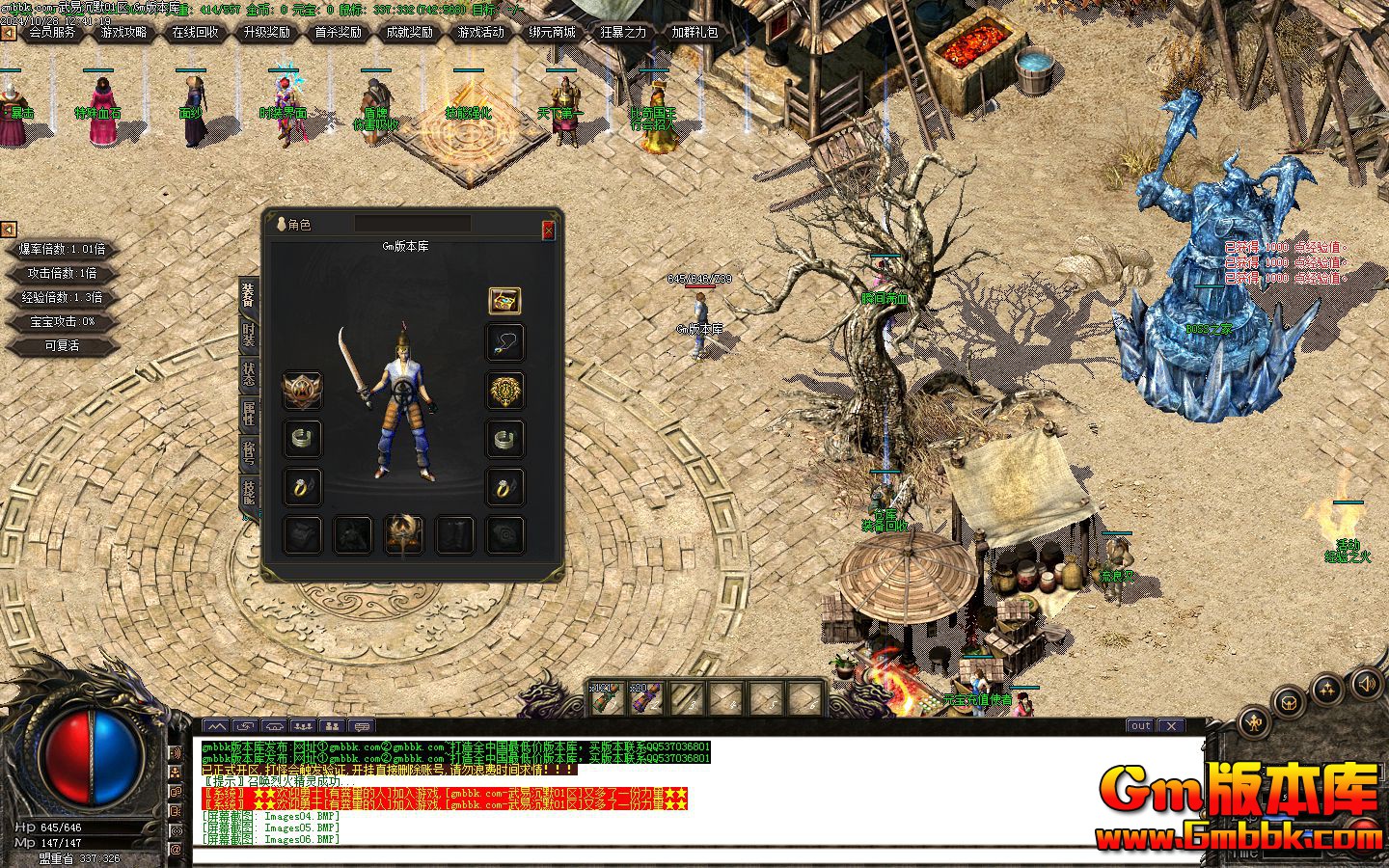Select 在线回收 online recycling

click(195, 32)
